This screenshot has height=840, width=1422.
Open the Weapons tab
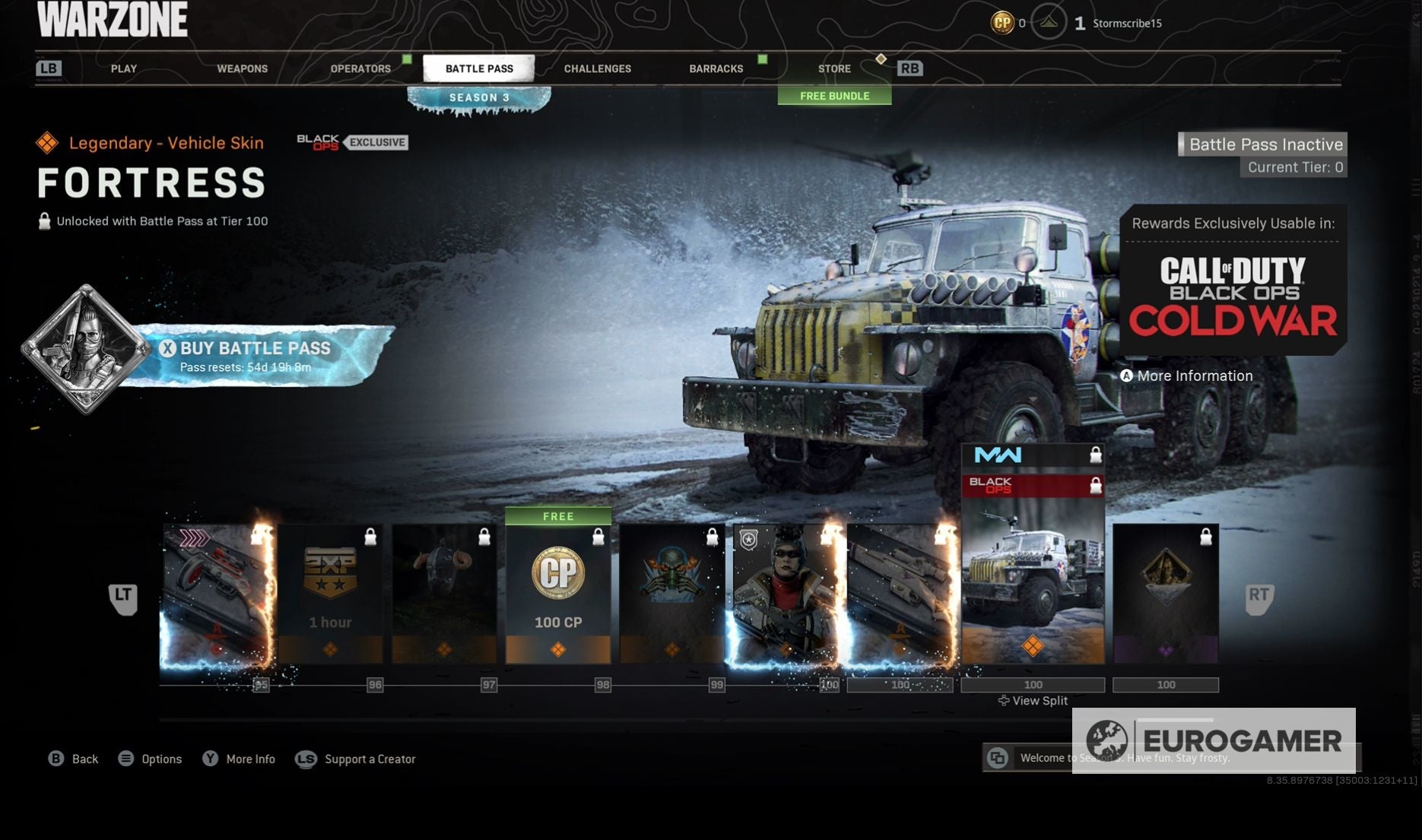(x=242, y=68)
